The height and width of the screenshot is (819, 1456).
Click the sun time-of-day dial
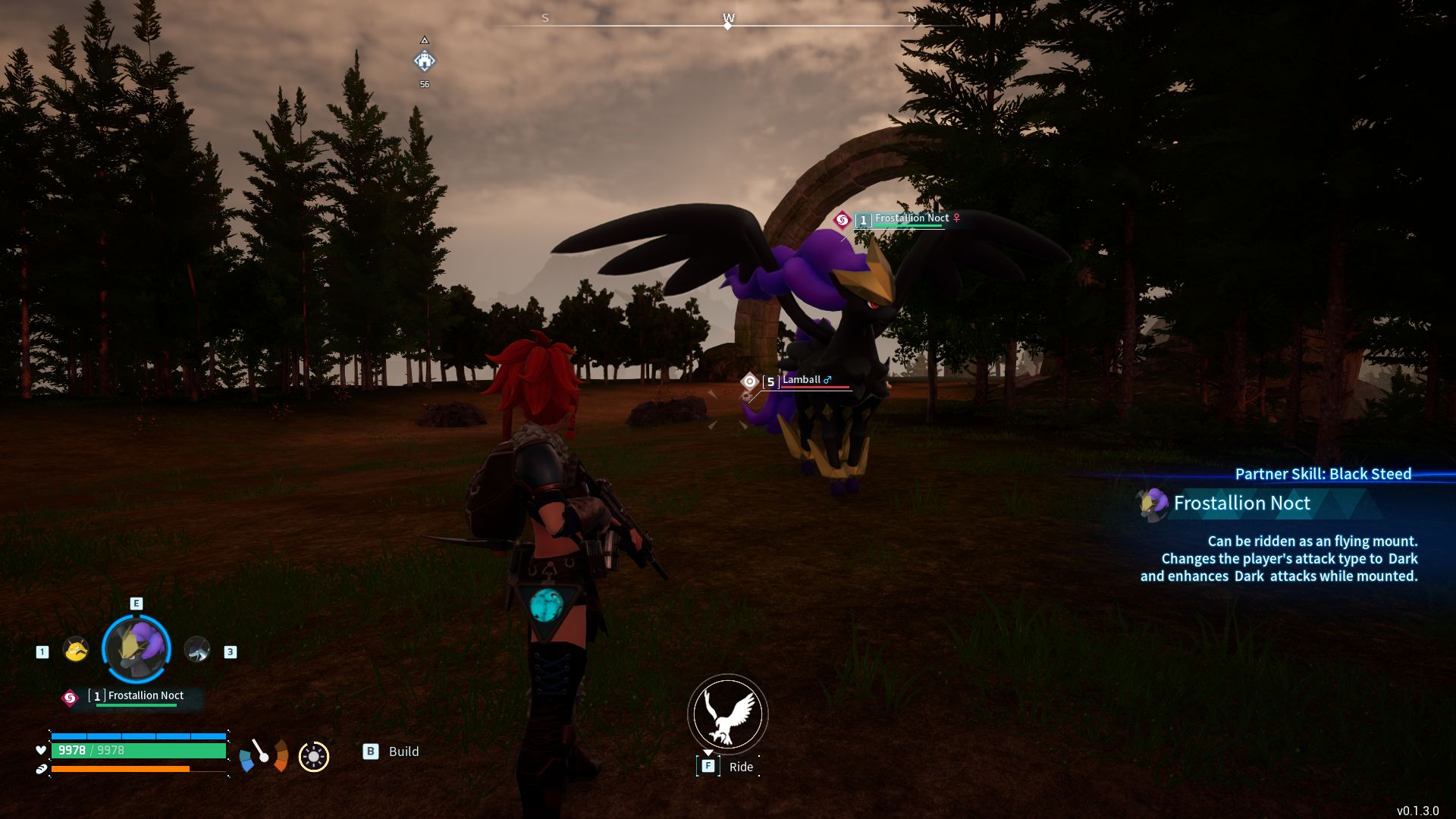pyautogui.click(x=314, y=756)
